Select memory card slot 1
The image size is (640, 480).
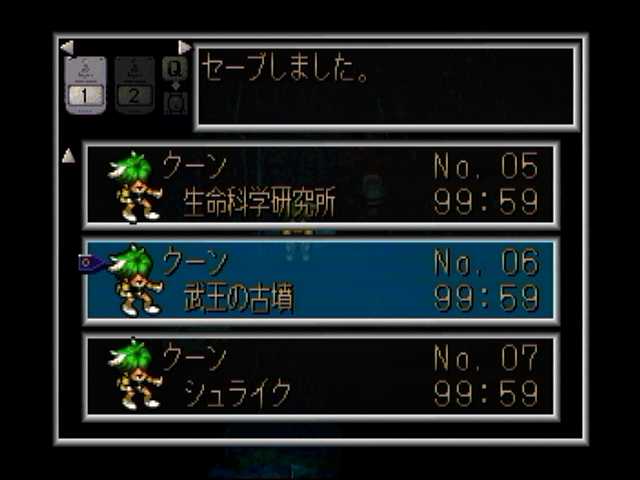85,84
